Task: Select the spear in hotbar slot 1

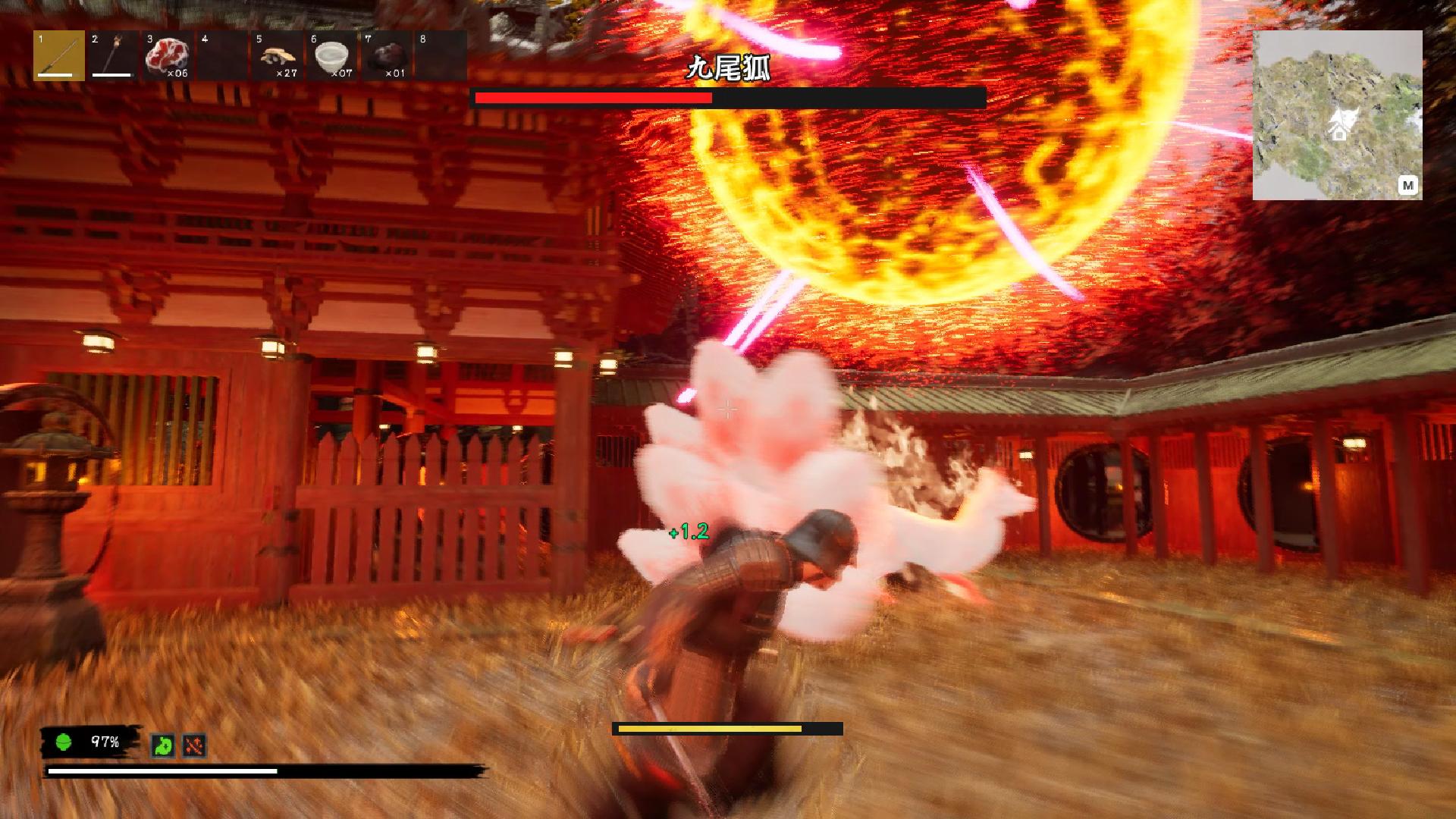Action: 59,55
